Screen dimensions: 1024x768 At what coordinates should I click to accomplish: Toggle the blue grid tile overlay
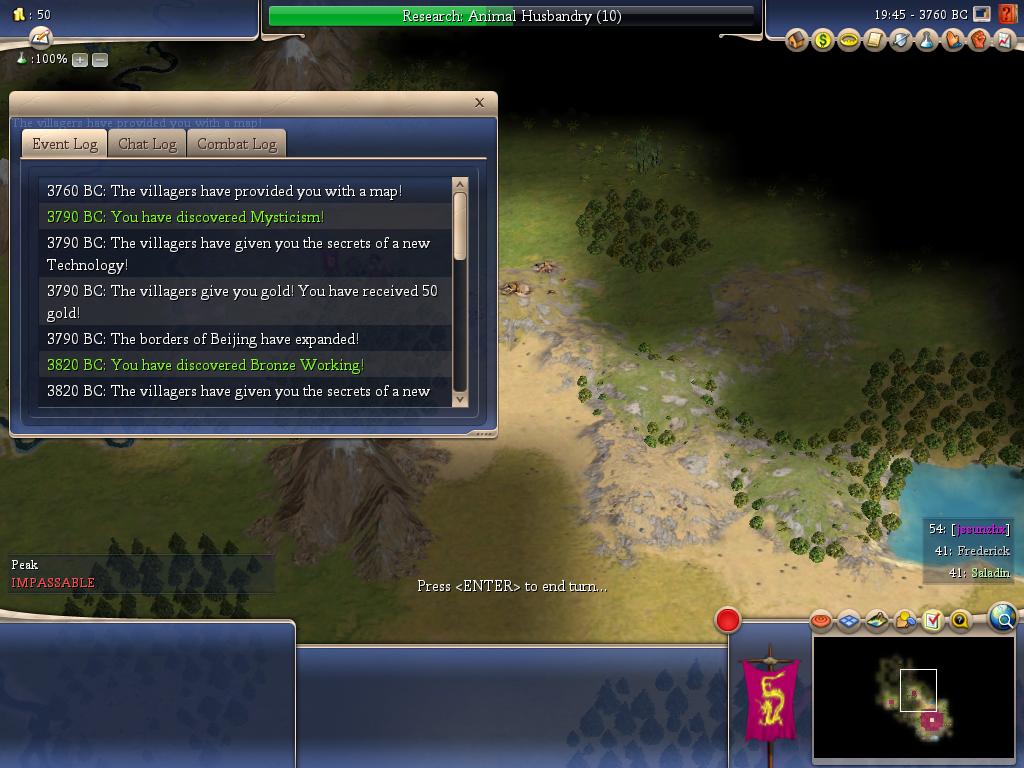coord(849,621)
